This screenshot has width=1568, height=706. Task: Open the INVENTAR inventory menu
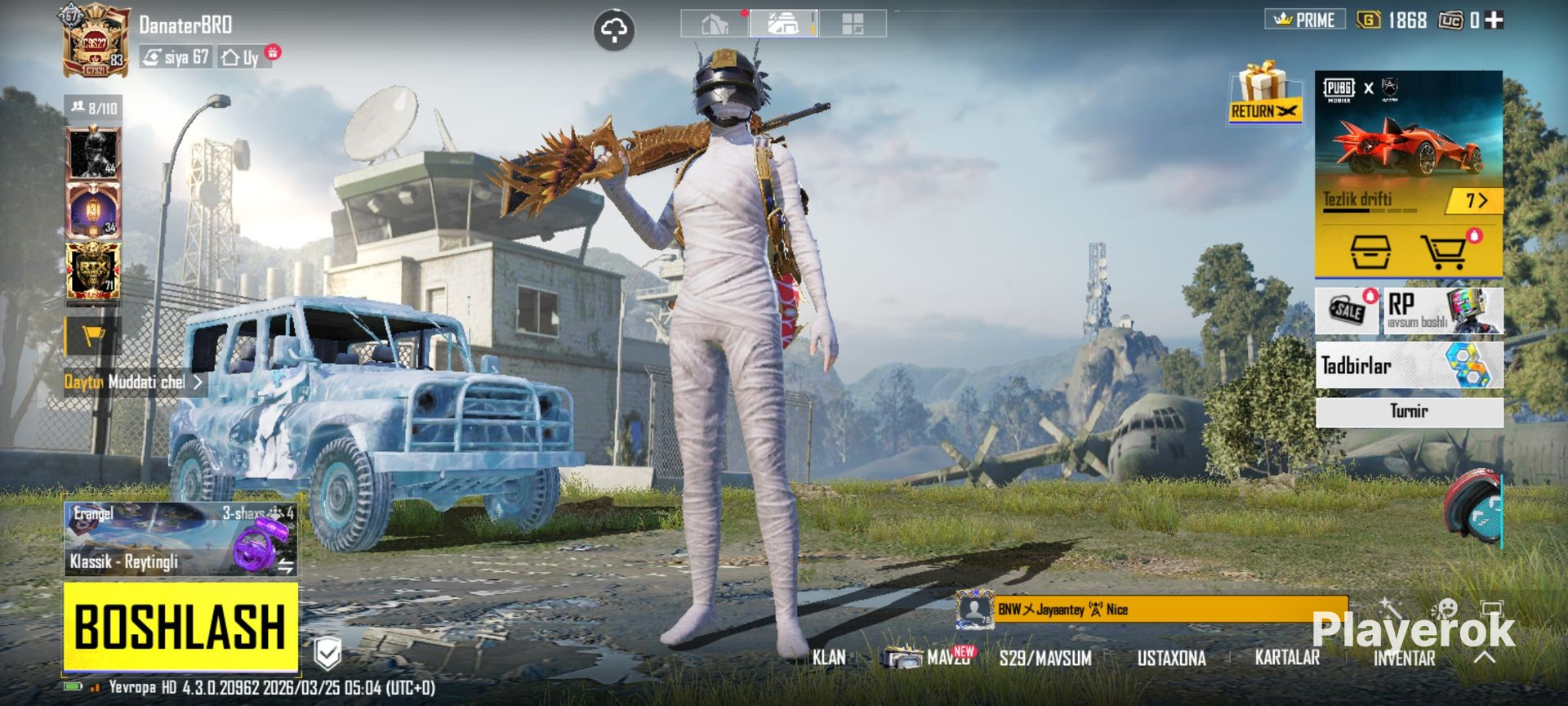coord(1404,659)
